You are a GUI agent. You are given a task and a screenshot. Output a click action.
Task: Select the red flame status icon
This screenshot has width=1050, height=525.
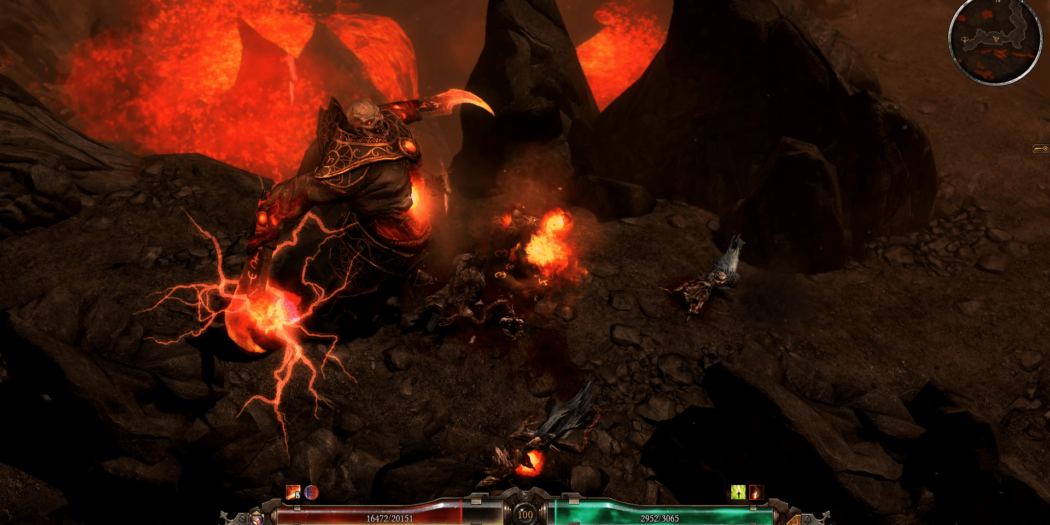pos(756,492)
